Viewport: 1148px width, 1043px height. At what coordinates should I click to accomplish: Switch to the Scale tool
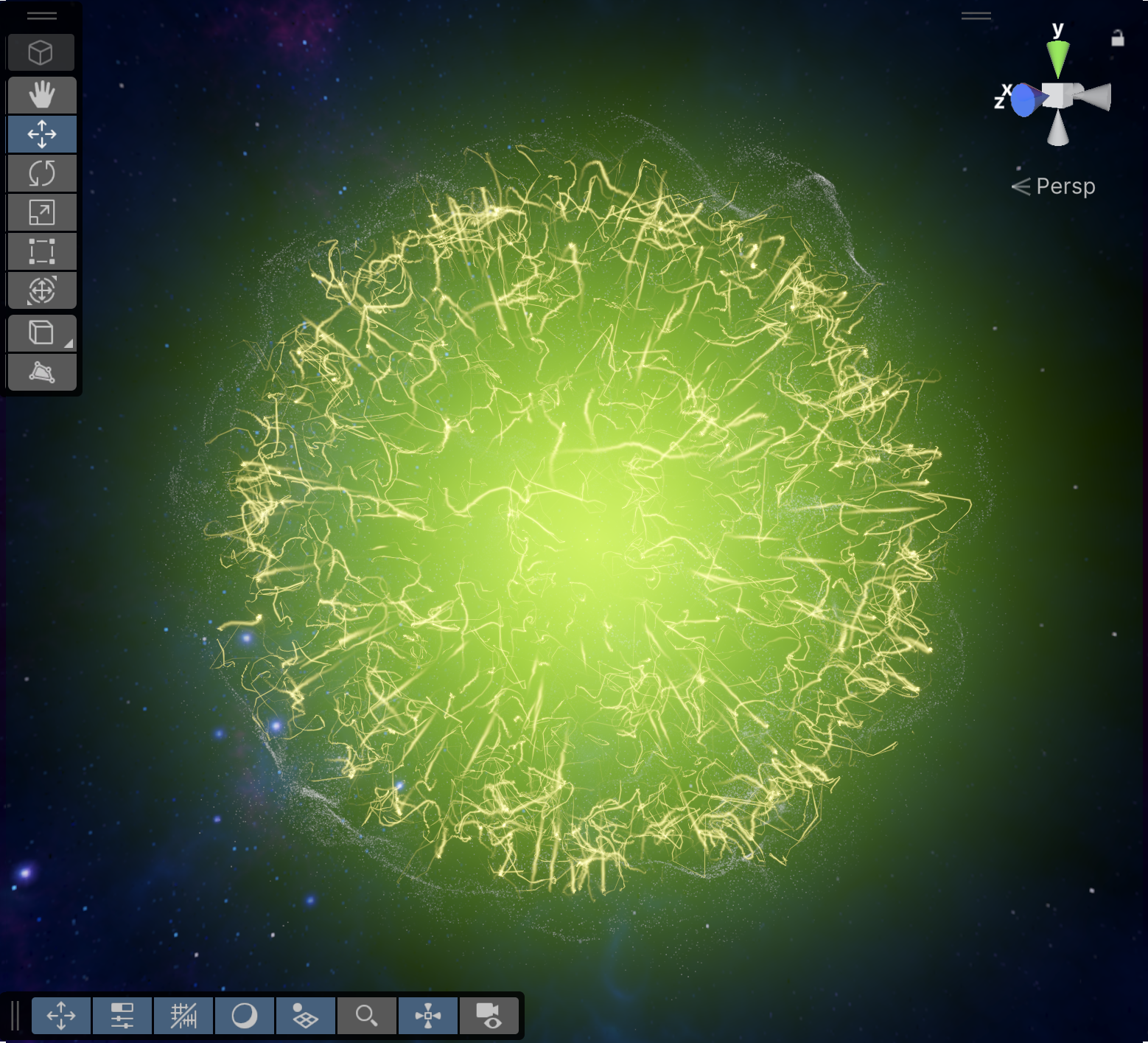click(x=42, y=212)
